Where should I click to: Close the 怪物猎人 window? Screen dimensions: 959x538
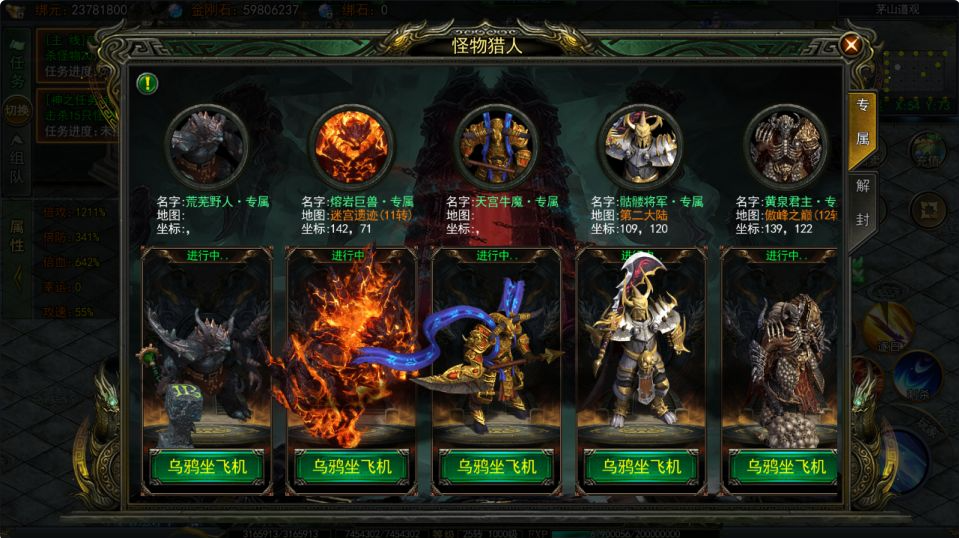pyautogui.click(x=850, y=45)
